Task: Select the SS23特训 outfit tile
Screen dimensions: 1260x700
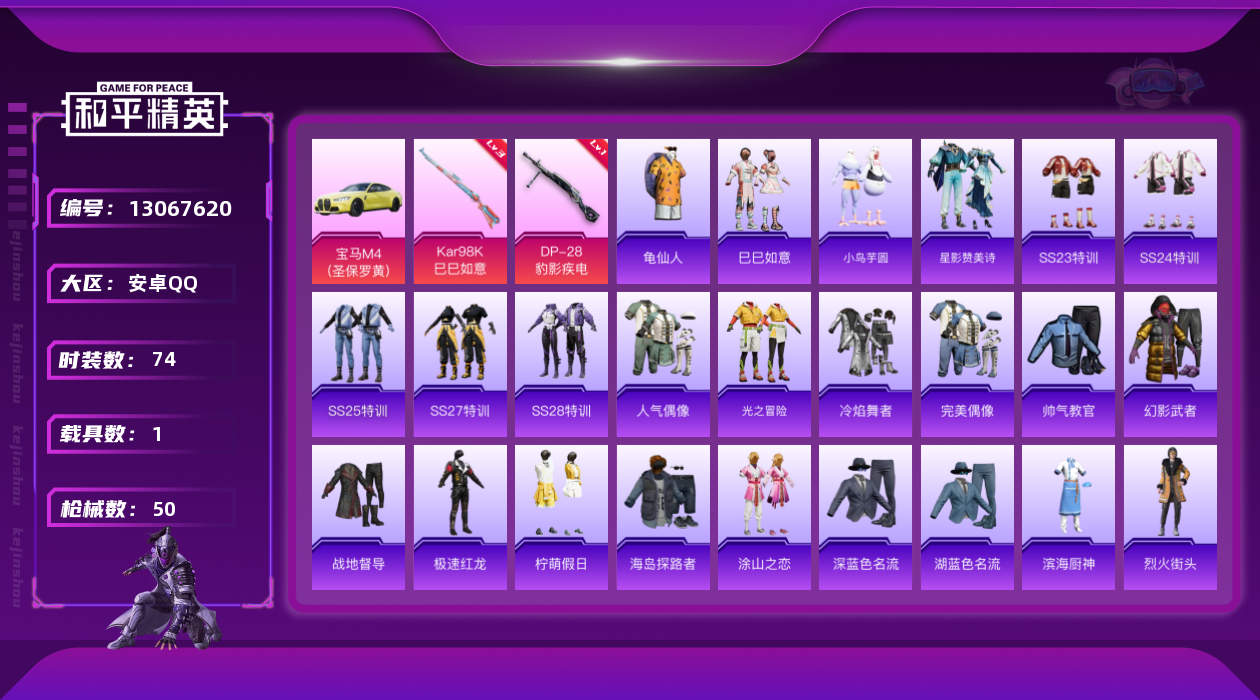Action: 1068,211
